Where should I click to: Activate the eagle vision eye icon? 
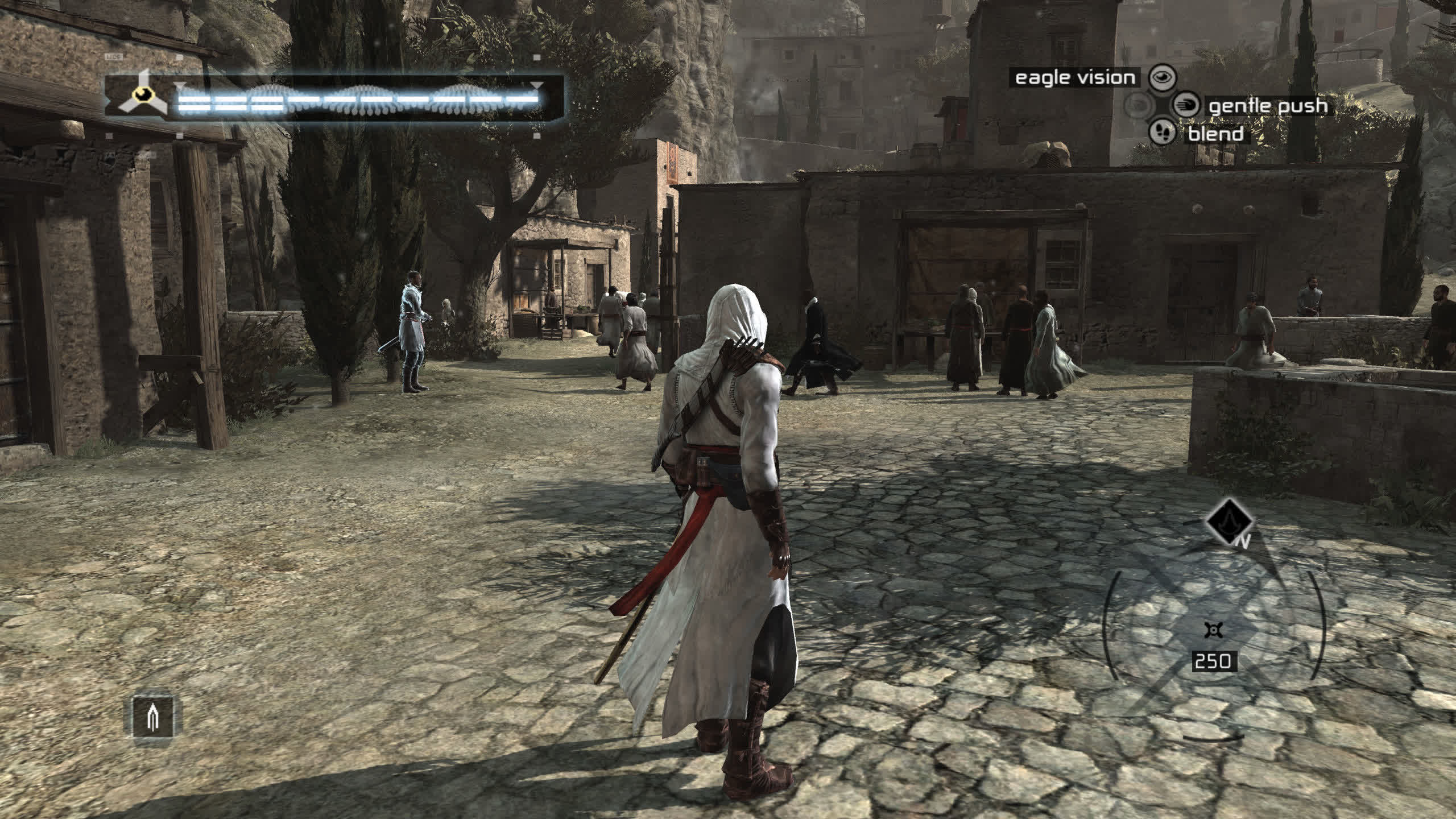pyautogui.click(x=1162, y=78)
